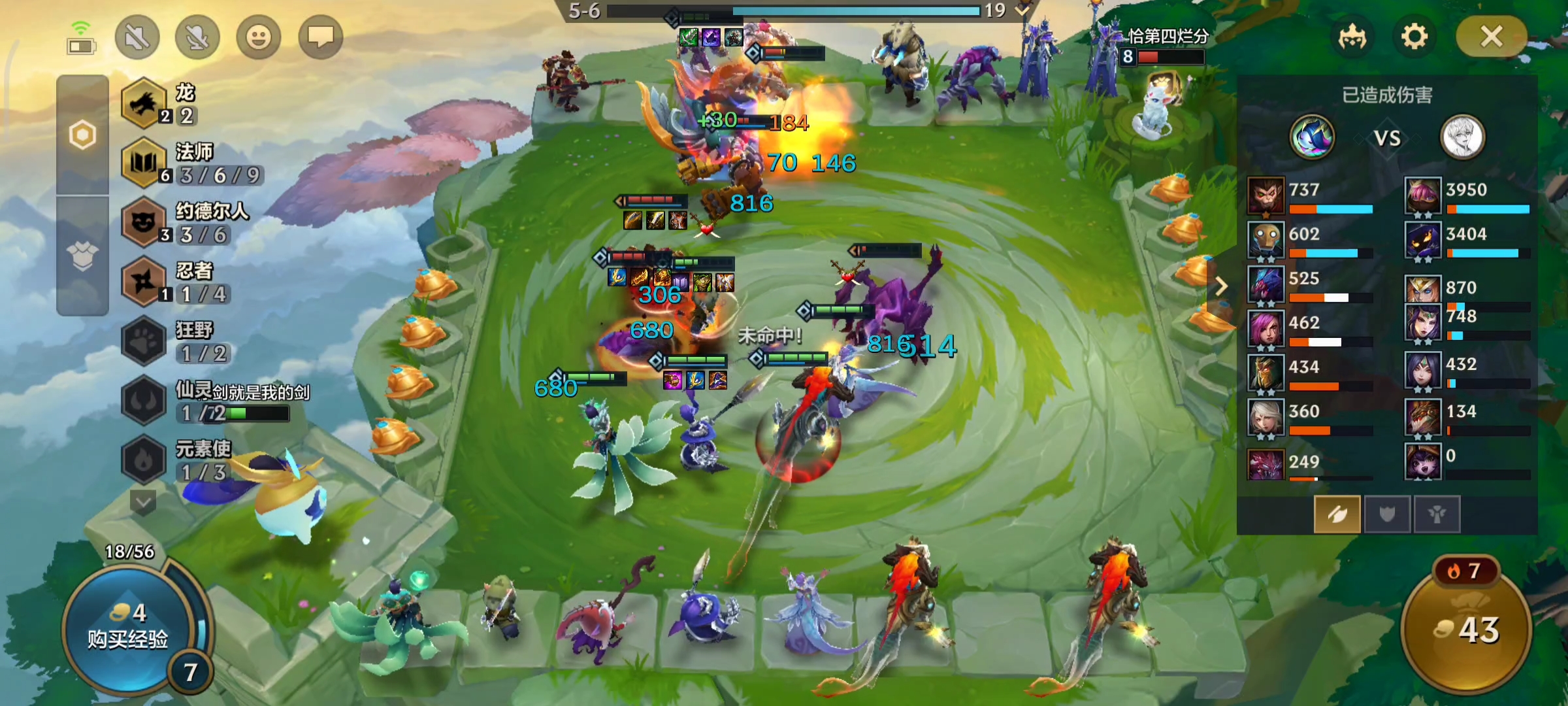The image size is (1568, 706).
Task: Select the cube items sidebar tab
Action: tap(82, 256)
